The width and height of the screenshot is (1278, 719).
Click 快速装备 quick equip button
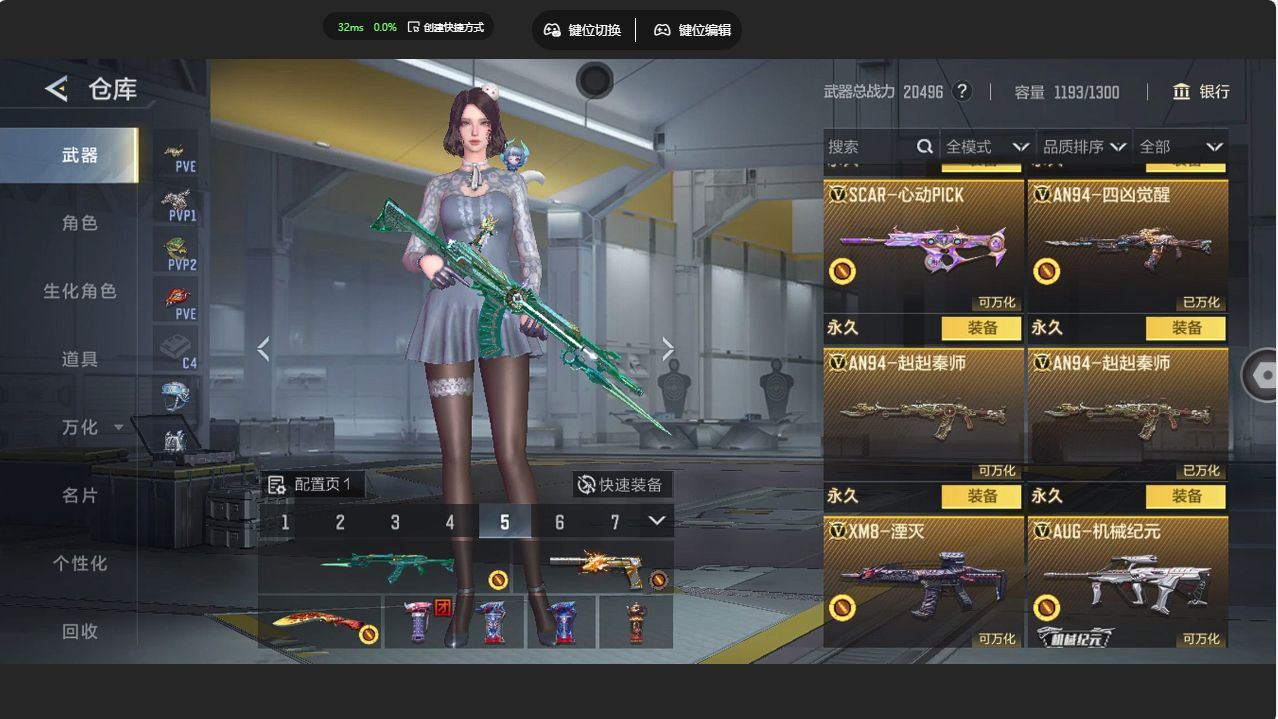pos(622,485)
